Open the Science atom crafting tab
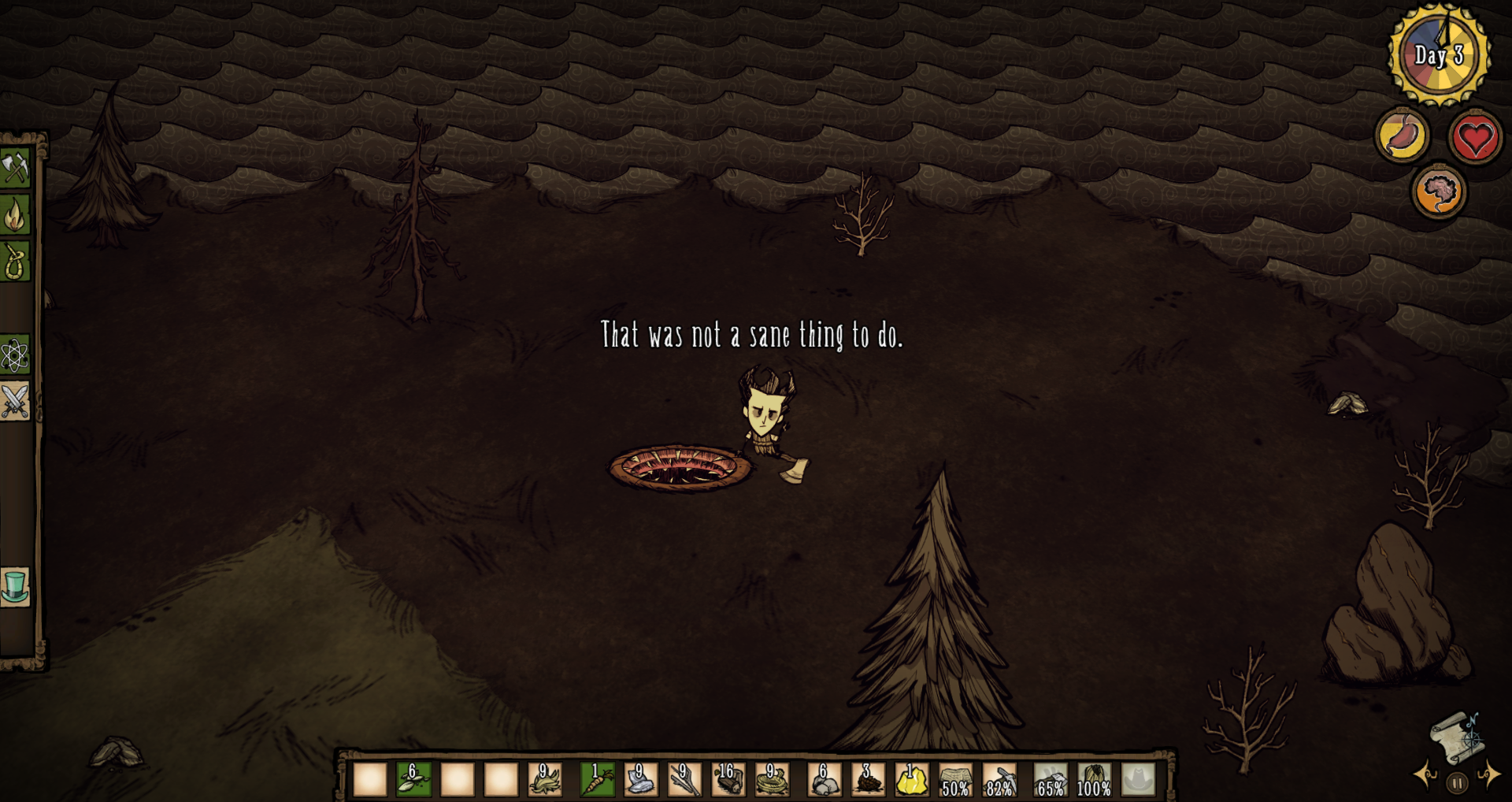The height and width of the screenshot is (802, 1512). pos(15,355)
